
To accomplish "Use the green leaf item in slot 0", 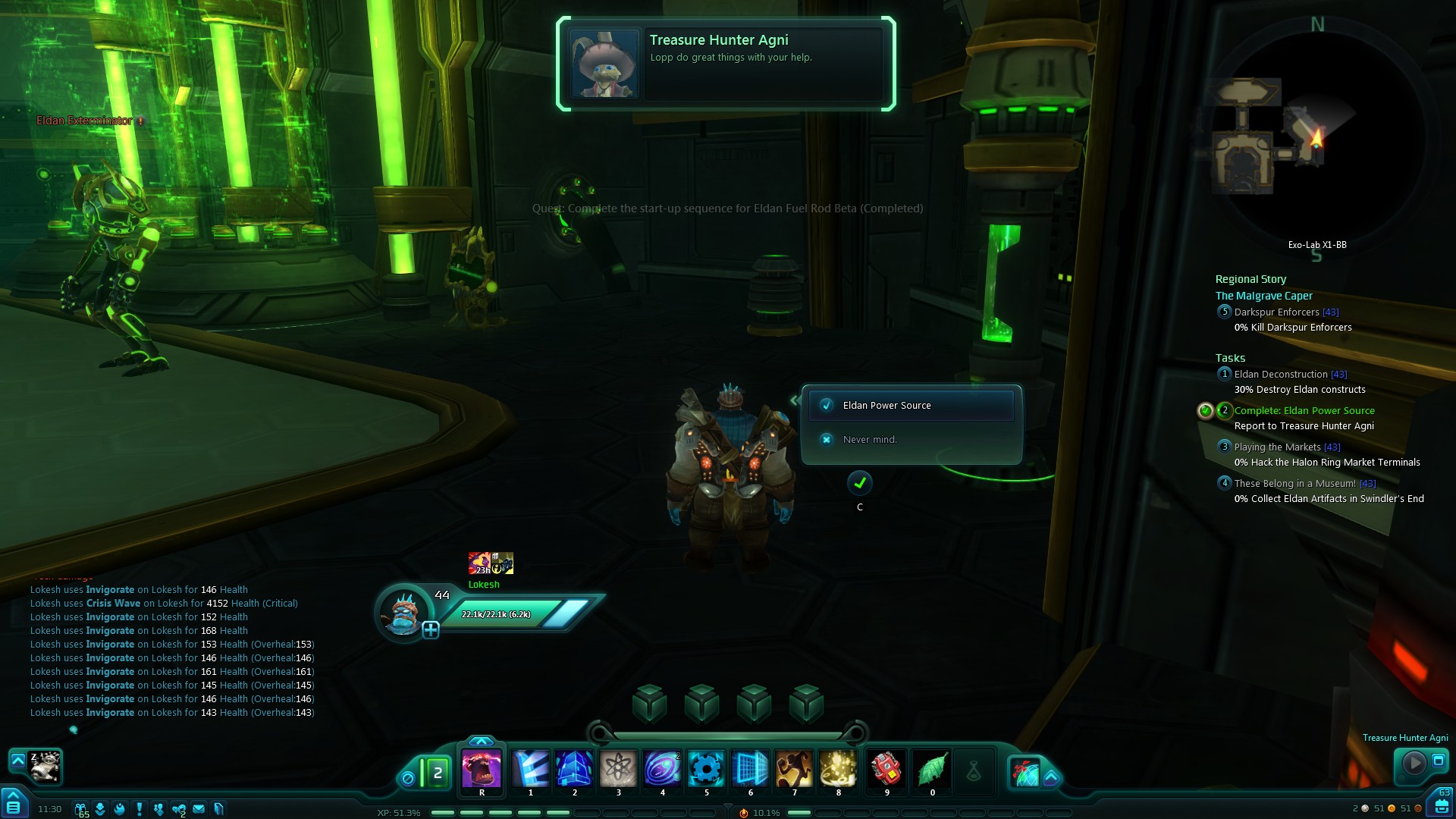I will tap(932, 769).
